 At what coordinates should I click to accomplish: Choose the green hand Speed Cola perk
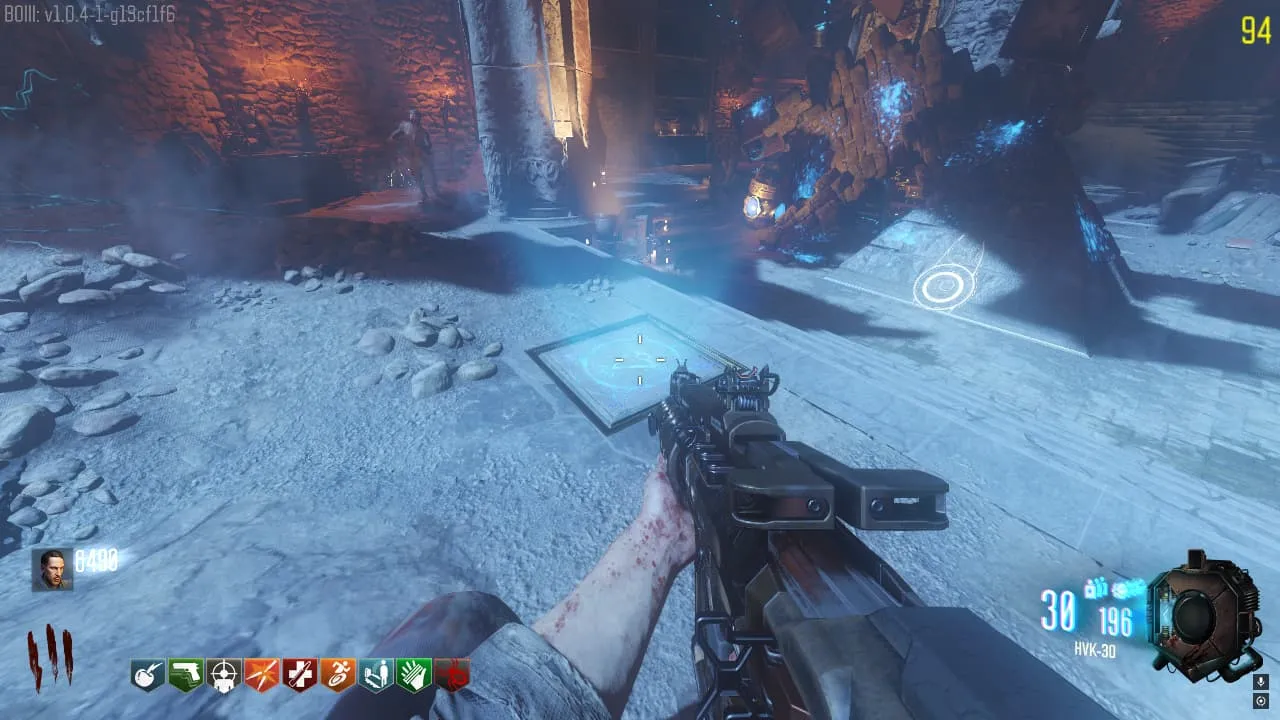[414, 675]
